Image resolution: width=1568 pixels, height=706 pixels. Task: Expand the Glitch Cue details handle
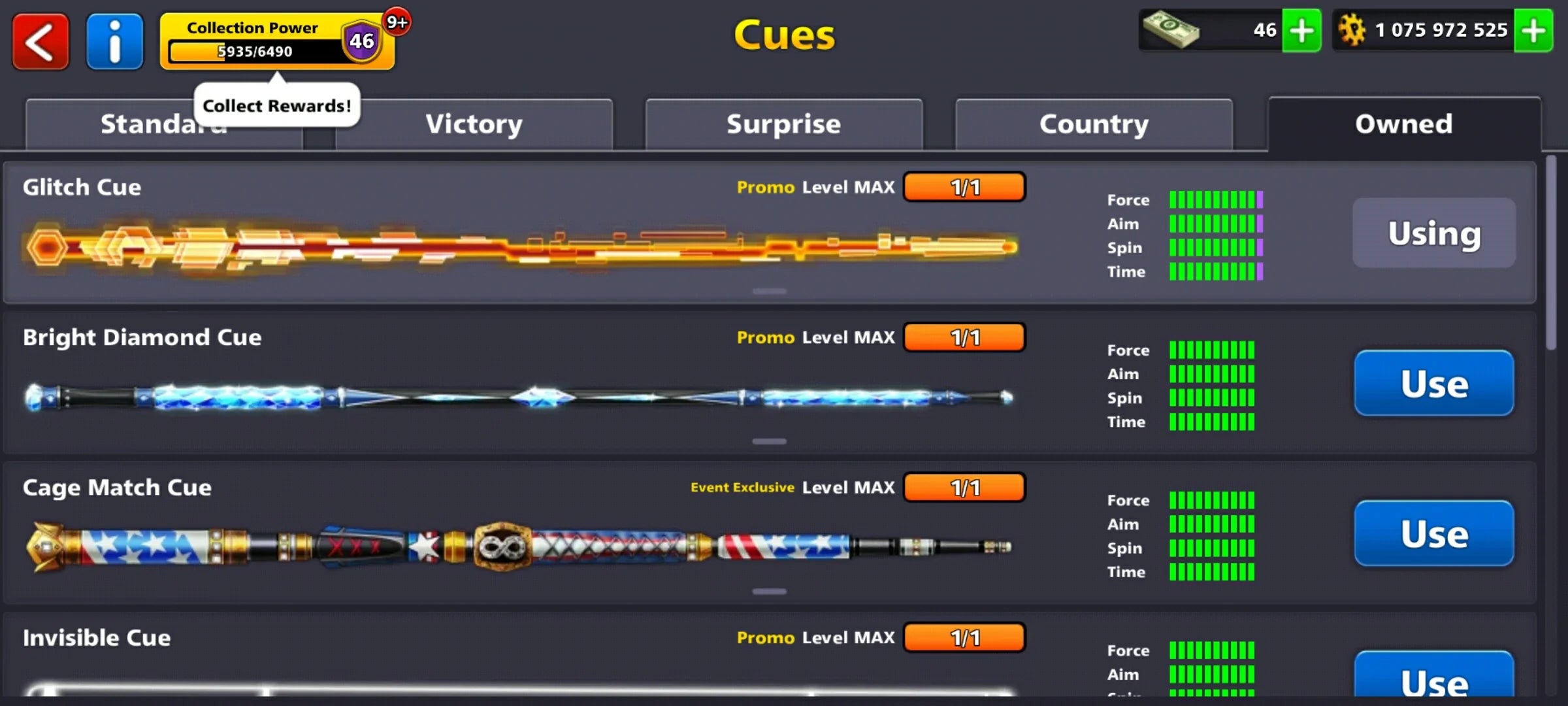point(769,291)
